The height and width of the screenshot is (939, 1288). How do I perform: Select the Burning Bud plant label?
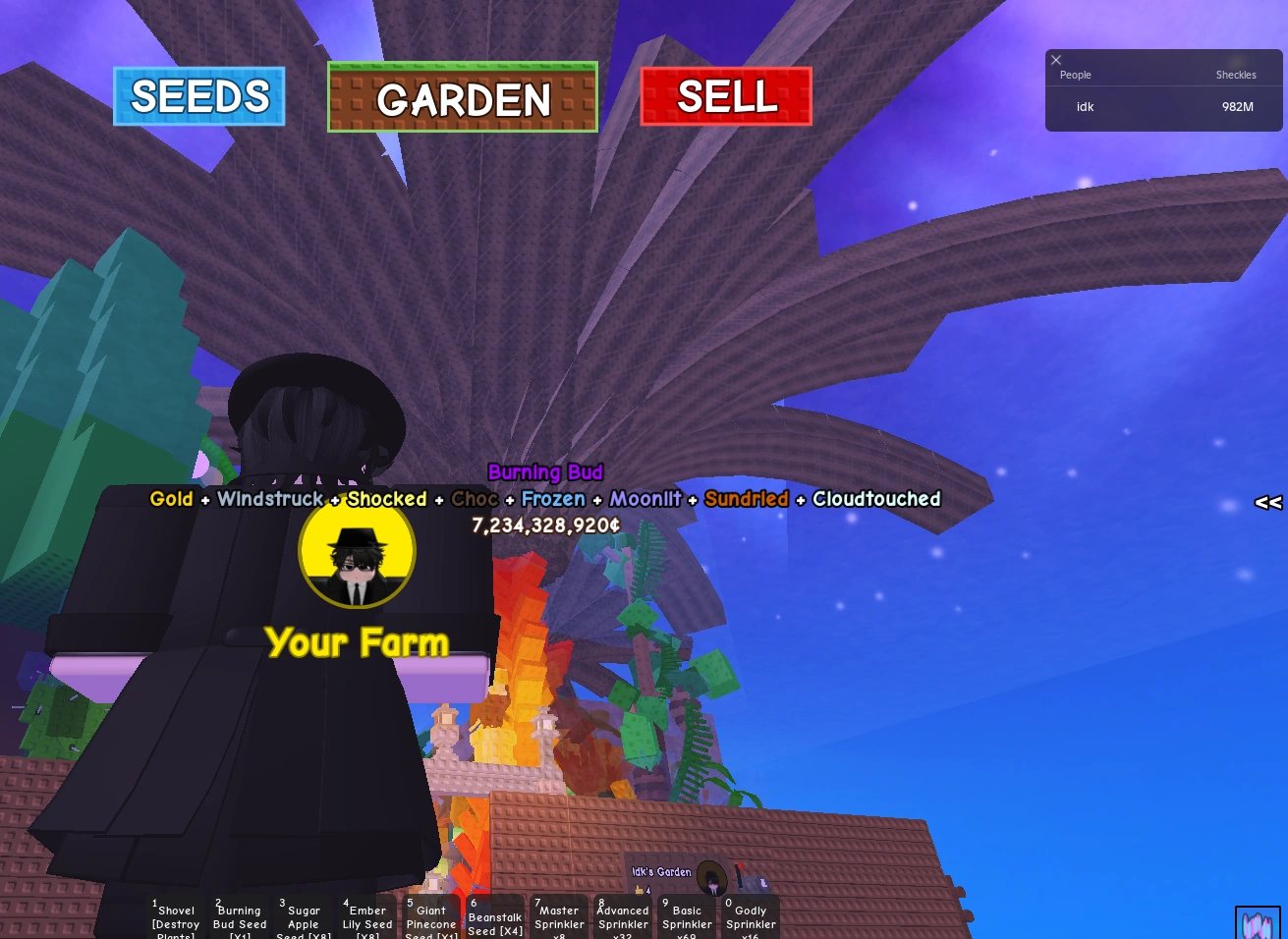545,472
